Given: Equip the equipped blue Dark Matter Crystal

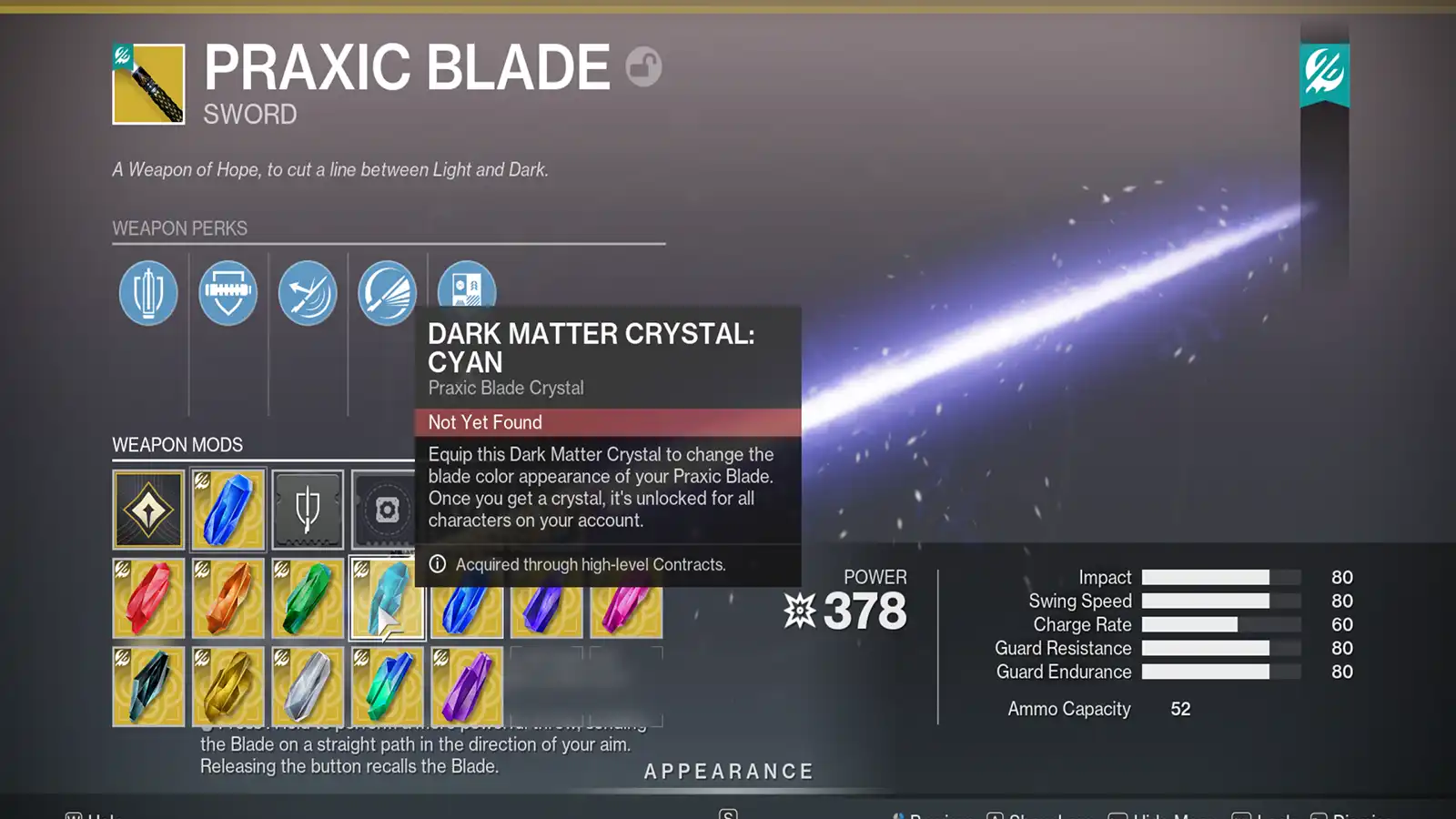Looking at the screenshot, I should tap(227, 510).
